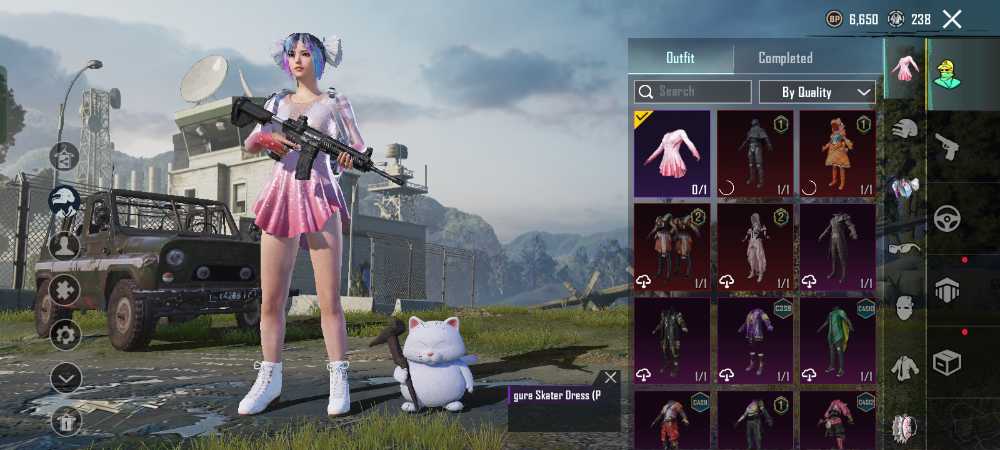Dismiss the Skater Dress tooltip
The height and width of the screenshot is (450, 1000).
[x=610, y=378]
